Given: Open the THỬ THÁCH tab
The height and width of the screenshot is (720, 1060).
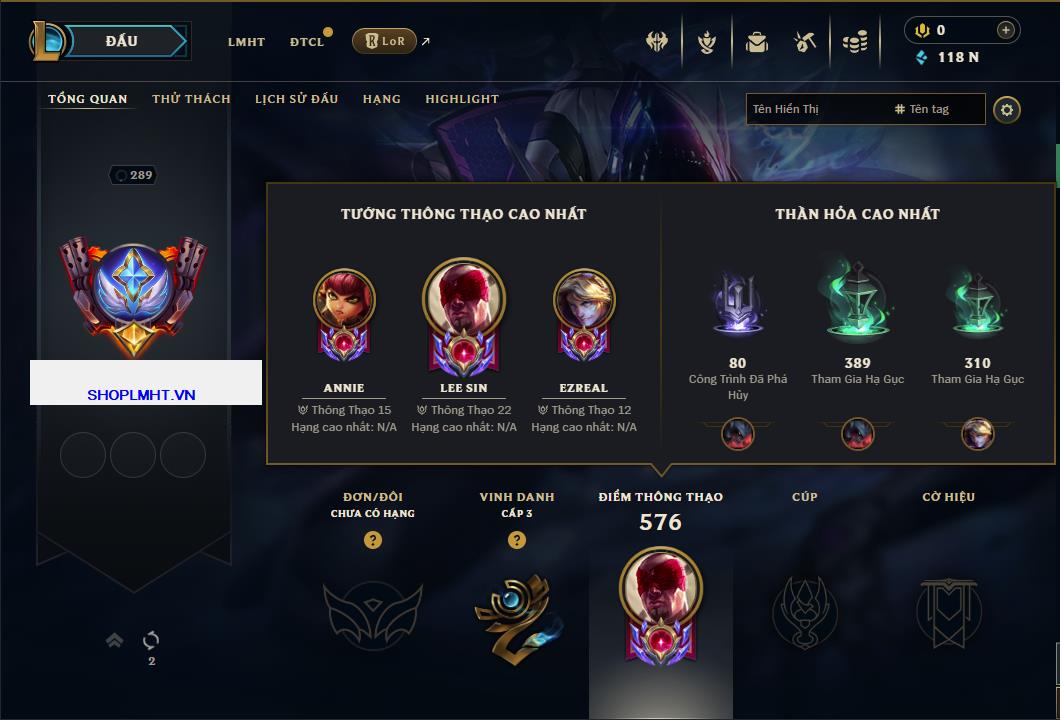Looking at the screenshot, I should tap(191, 99).
